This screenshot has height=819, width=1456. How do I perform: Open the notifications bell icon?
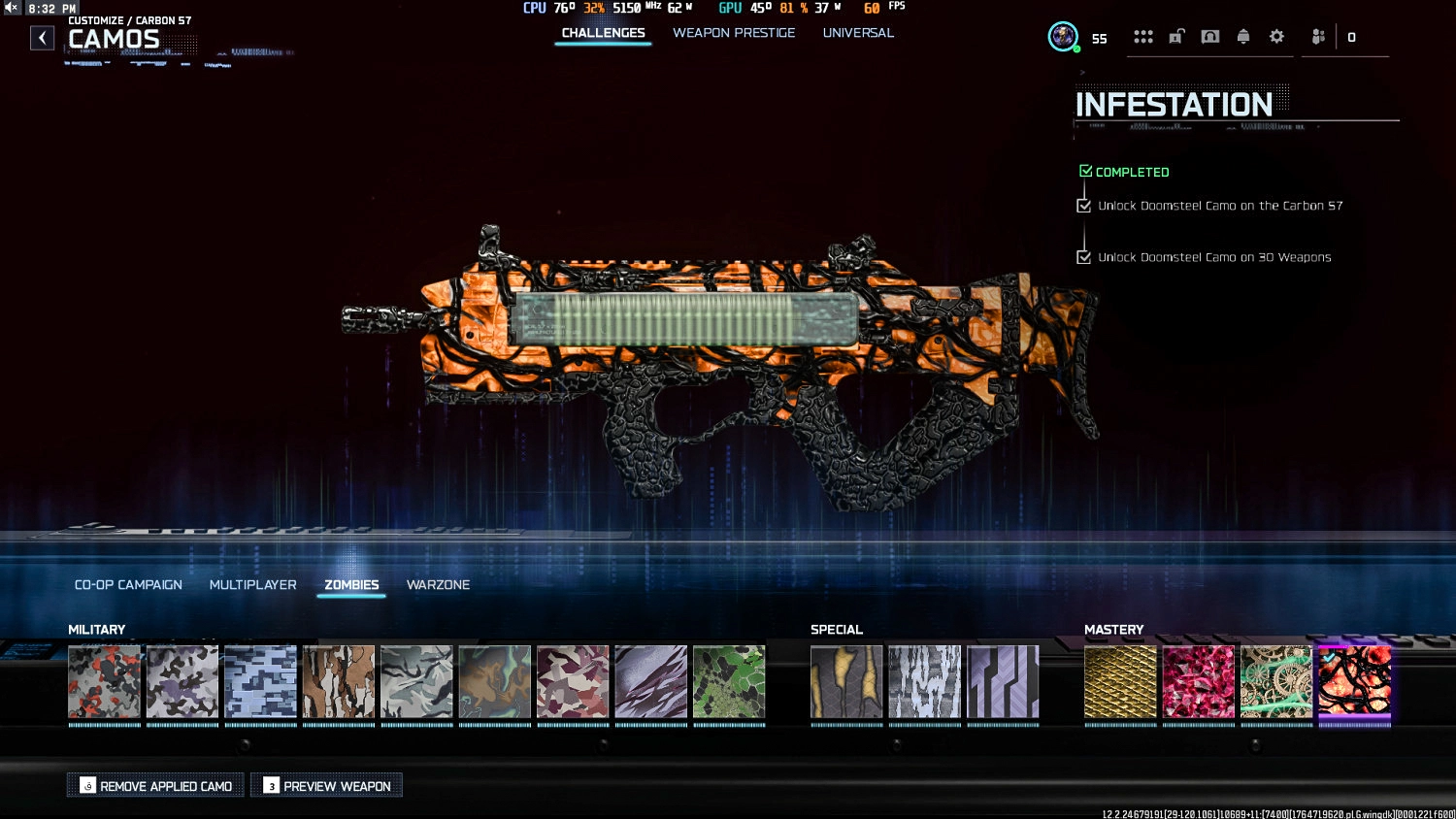[x=1244, y=36]
